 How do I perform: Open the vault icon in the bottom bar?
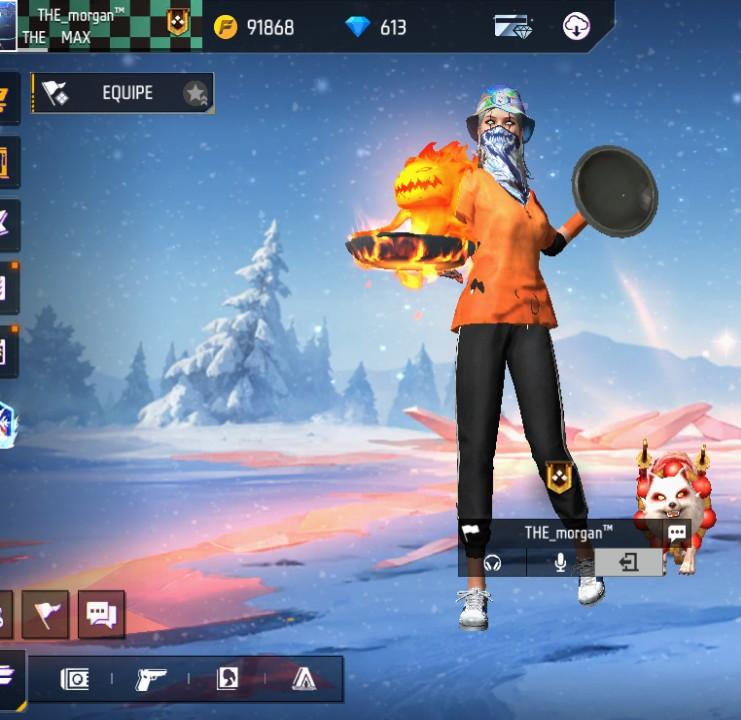[75, 680]
